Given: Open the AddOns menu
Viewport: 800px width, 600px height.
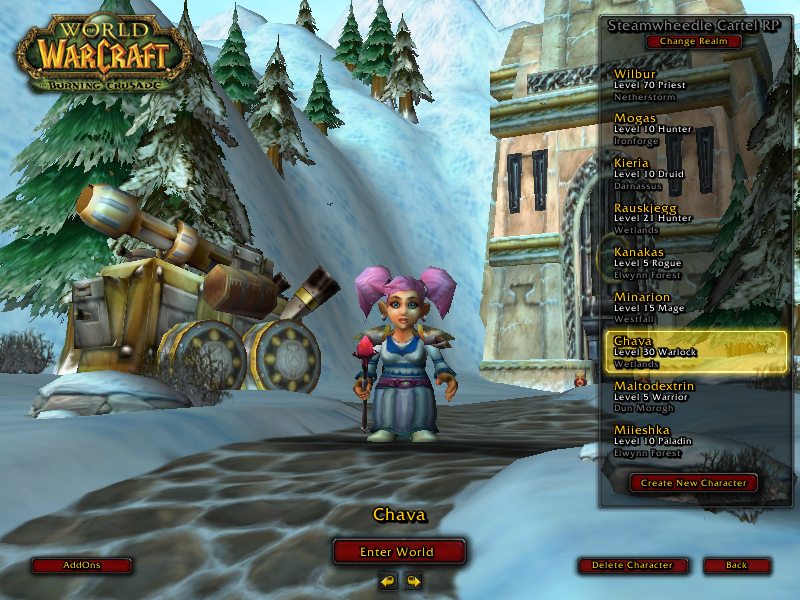Looking at the screenshot, I should pyautogui.click(x=82, y=565).
